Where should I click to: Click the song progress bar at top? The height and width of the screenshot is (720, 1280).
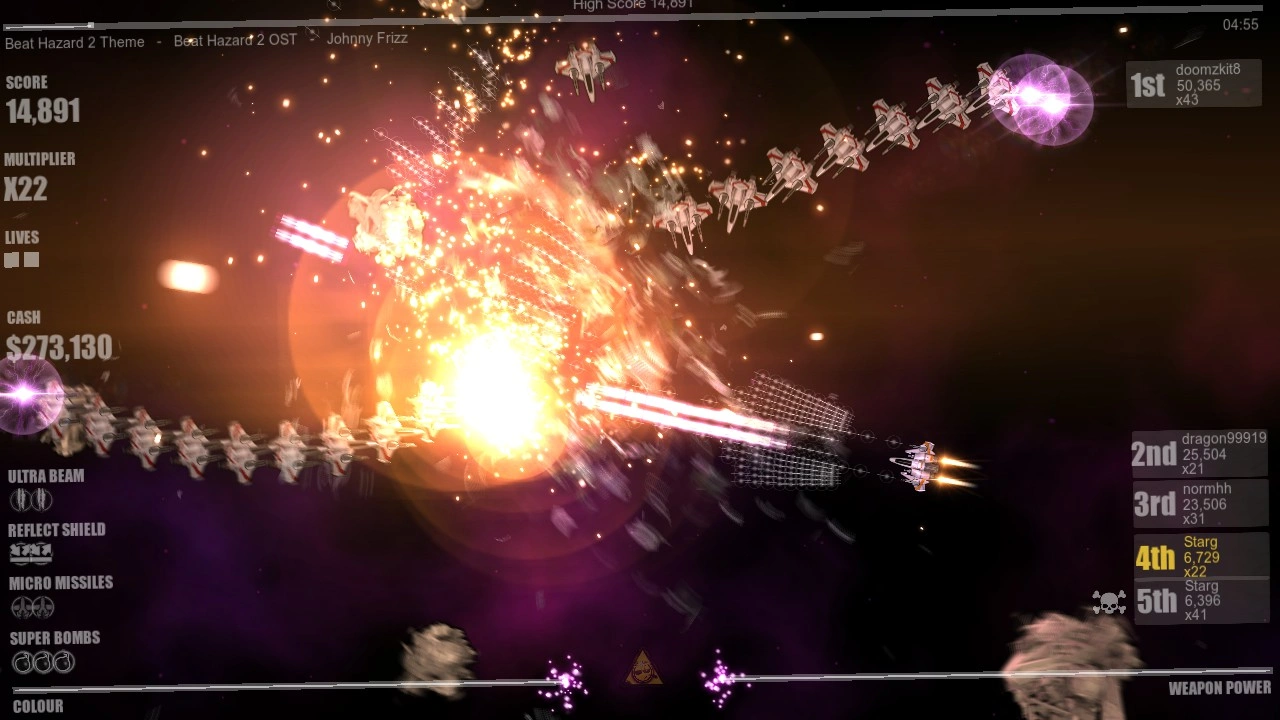click(640, 17)
